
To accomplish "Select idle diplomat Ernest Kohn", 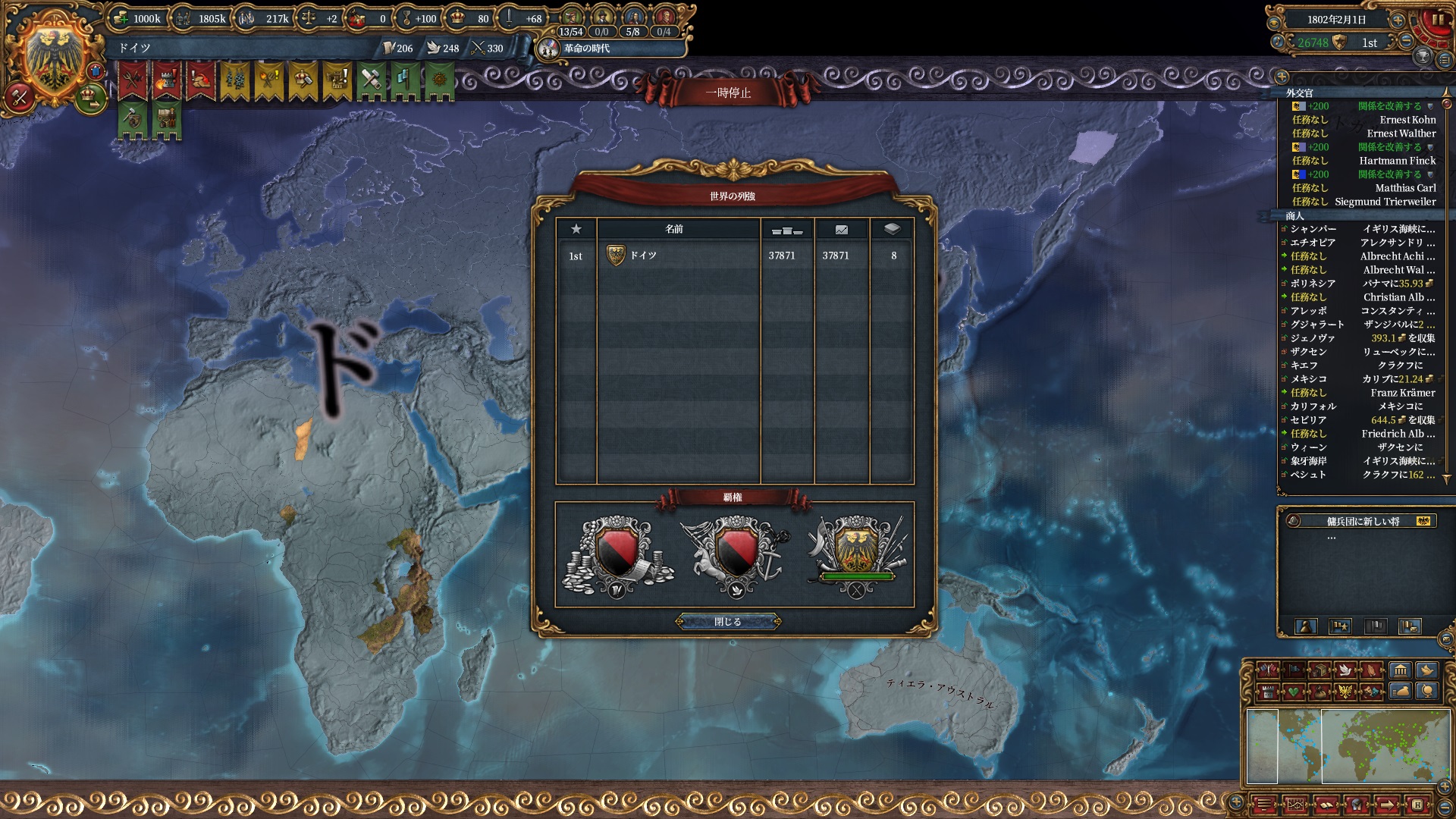I will pos(1407,120).
